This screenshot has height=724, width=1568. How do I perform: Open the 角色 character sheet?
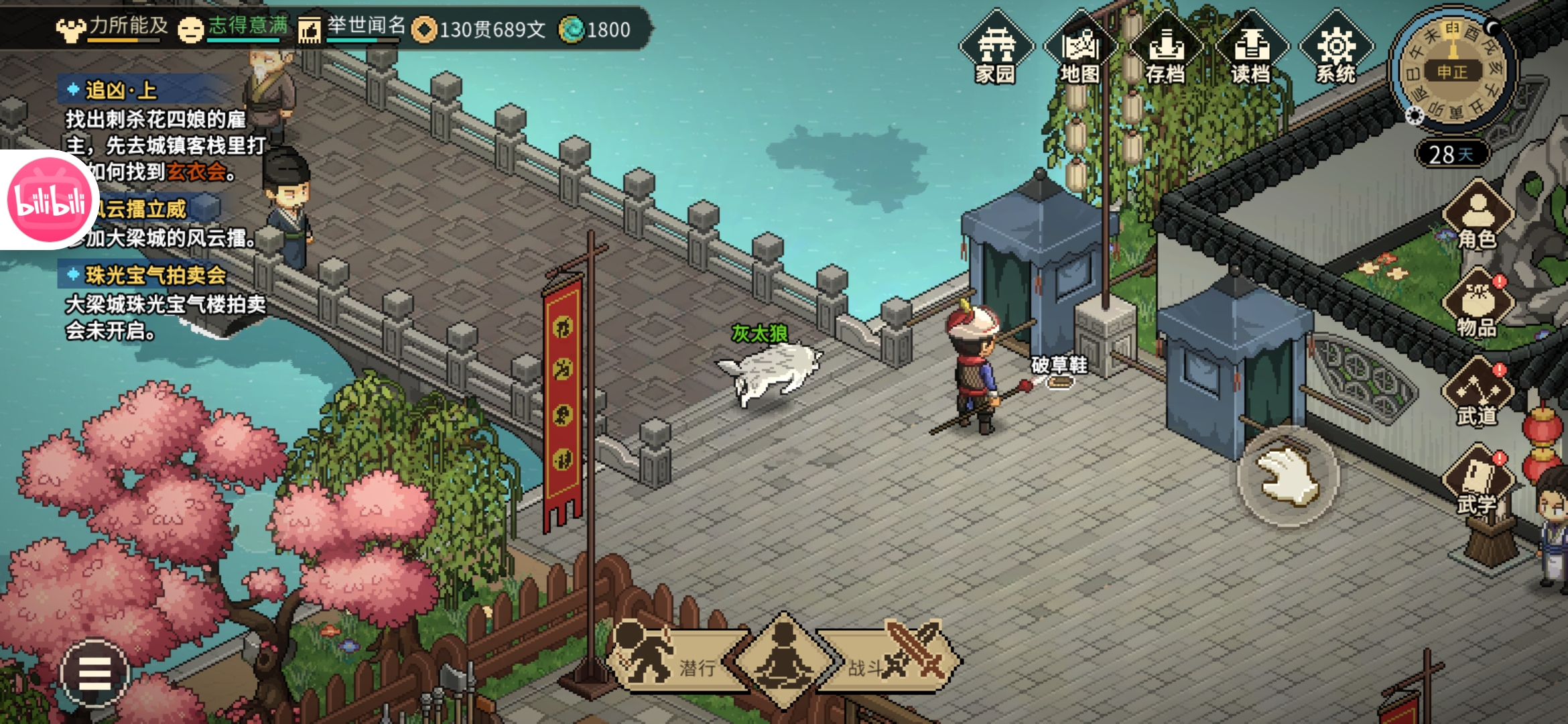(x=1478, y=216)
